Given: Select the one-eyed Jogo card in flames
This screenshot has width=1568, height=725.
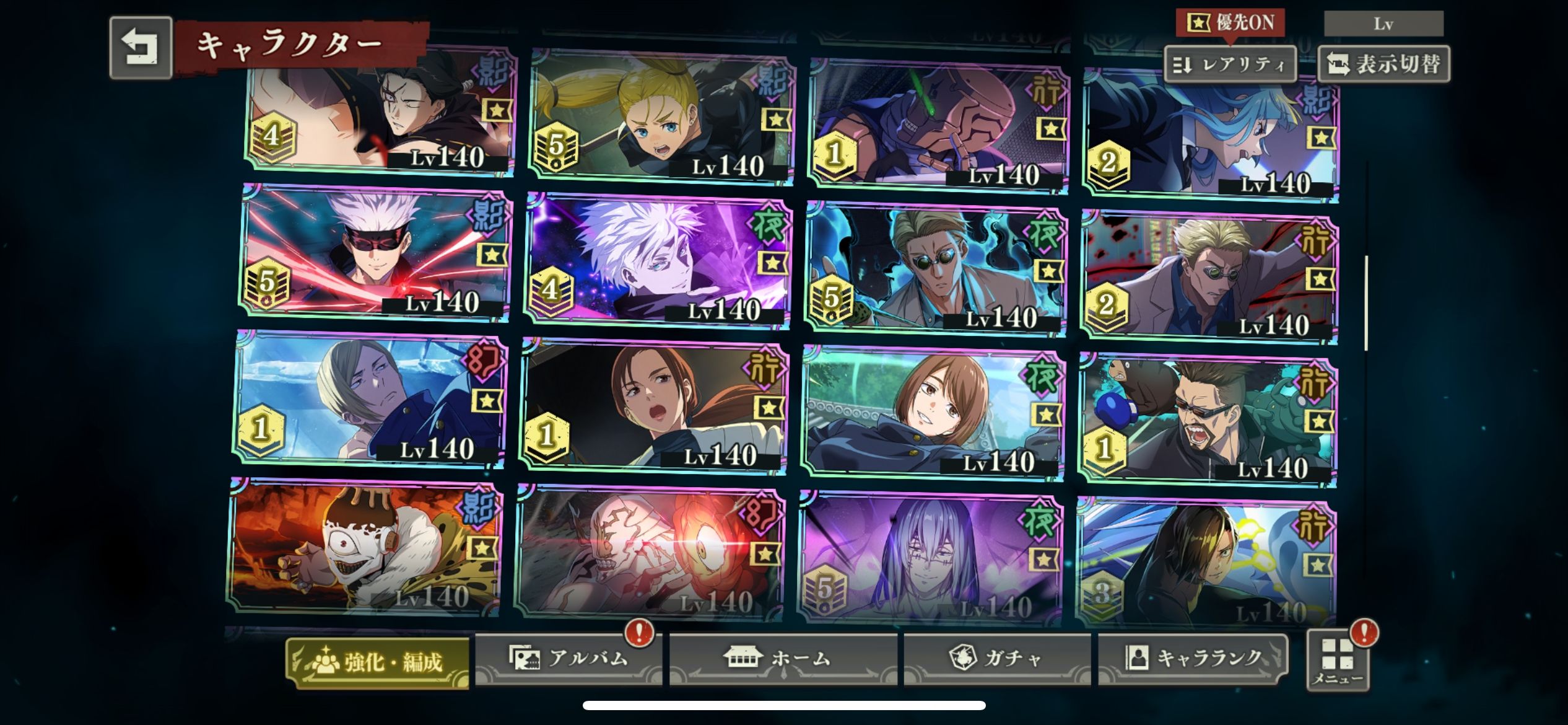Looking at the screenshot, I should pos(364,547).
